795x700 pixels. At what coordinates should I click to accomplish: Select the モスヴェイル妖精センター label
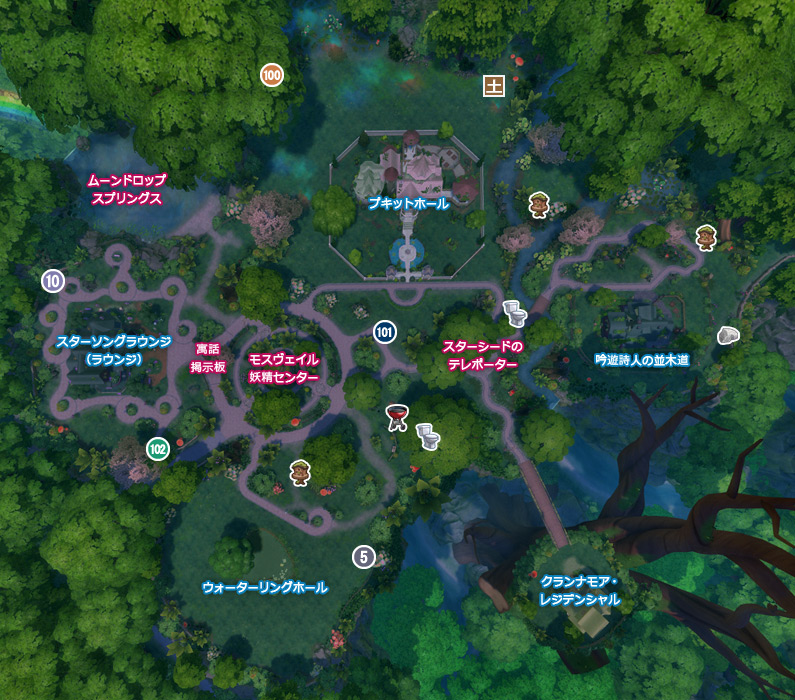pyautogui.click(x=283, y=368)
